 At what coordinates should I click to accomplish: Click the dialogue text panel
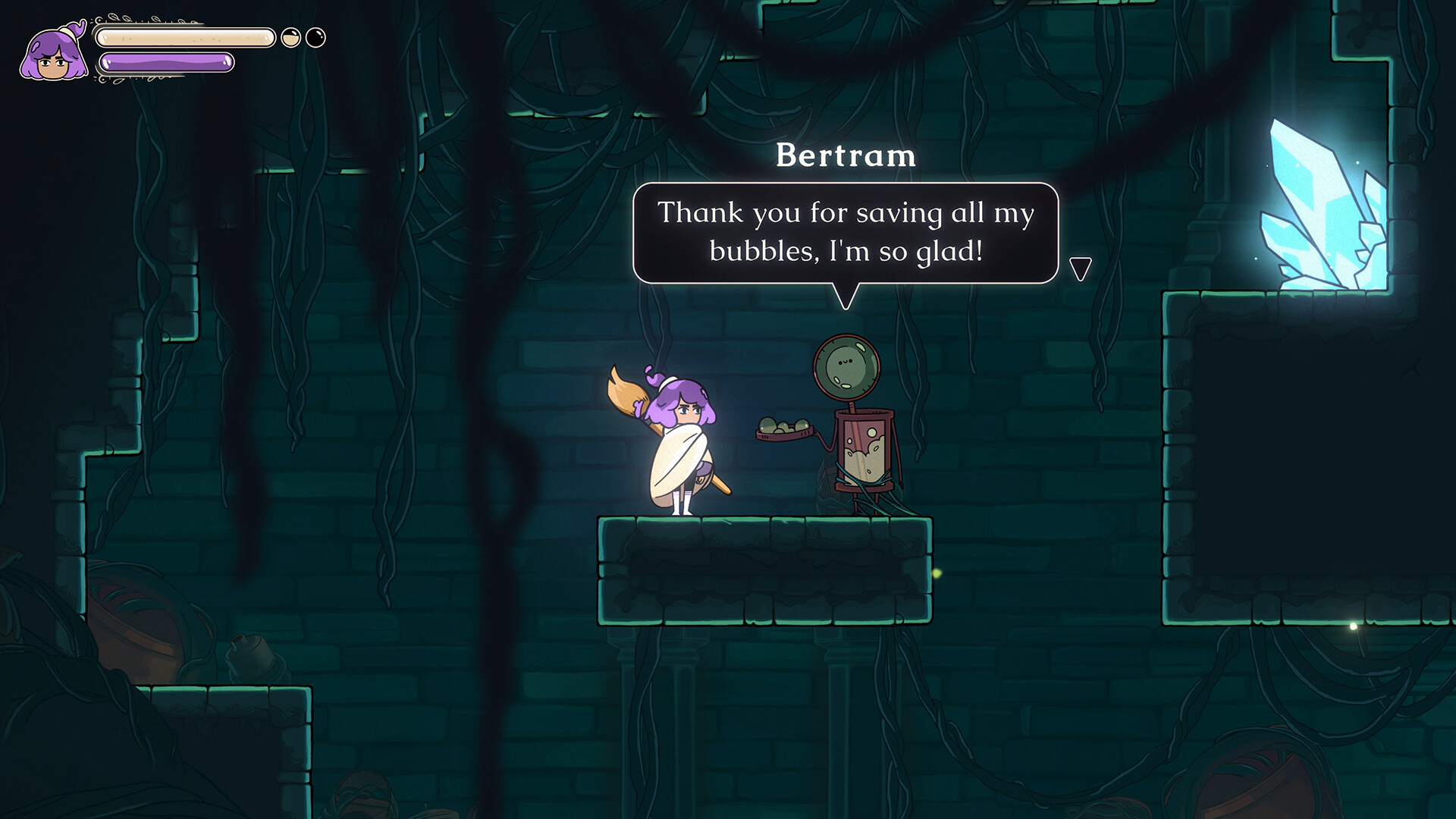(845, 231)
